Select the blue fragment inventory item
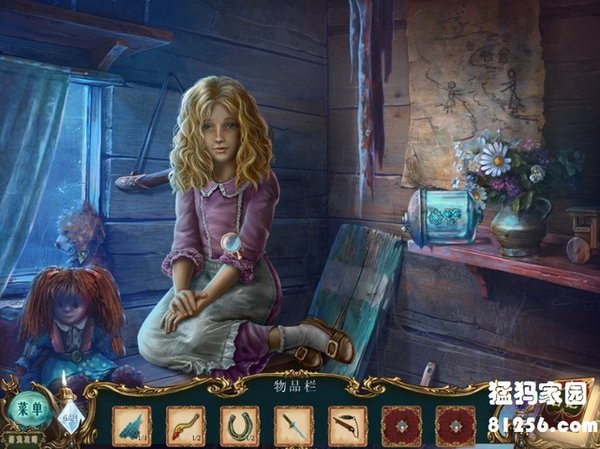This screenshot has height=449, width=600. [x=132, y=425]
